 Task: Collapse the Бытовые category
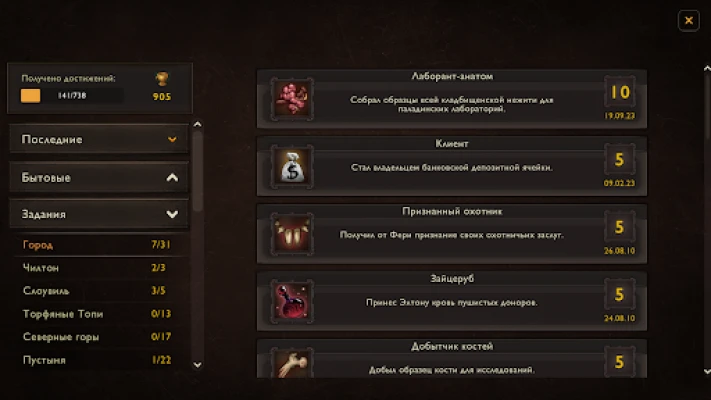(99, 177)
